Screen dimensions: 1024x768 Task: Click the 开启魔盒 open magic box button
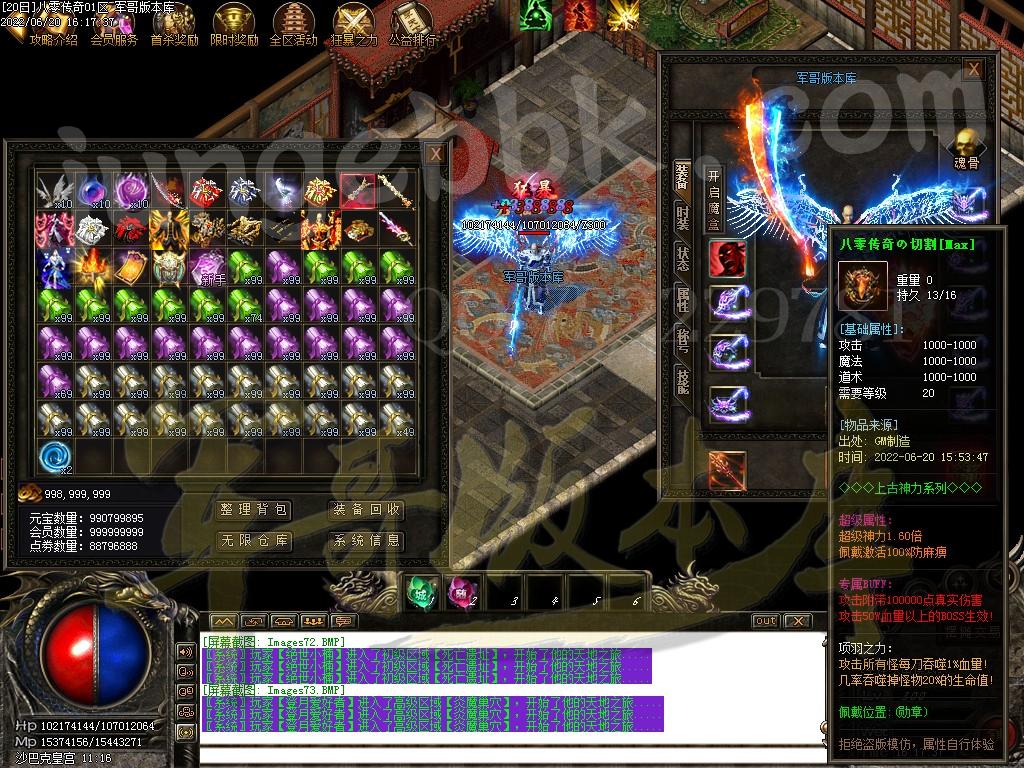pyautogui.click(x=714, y=200)
